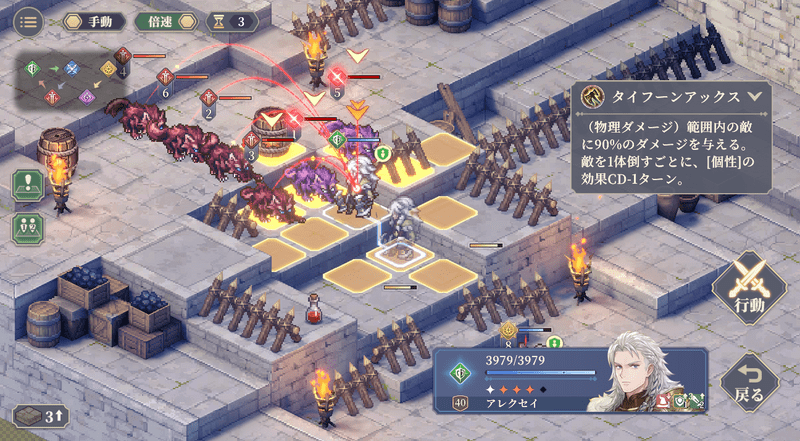Viewport: 800px width, 441px height.
Task: Open the two-figure unit list button
Action: 28,226
